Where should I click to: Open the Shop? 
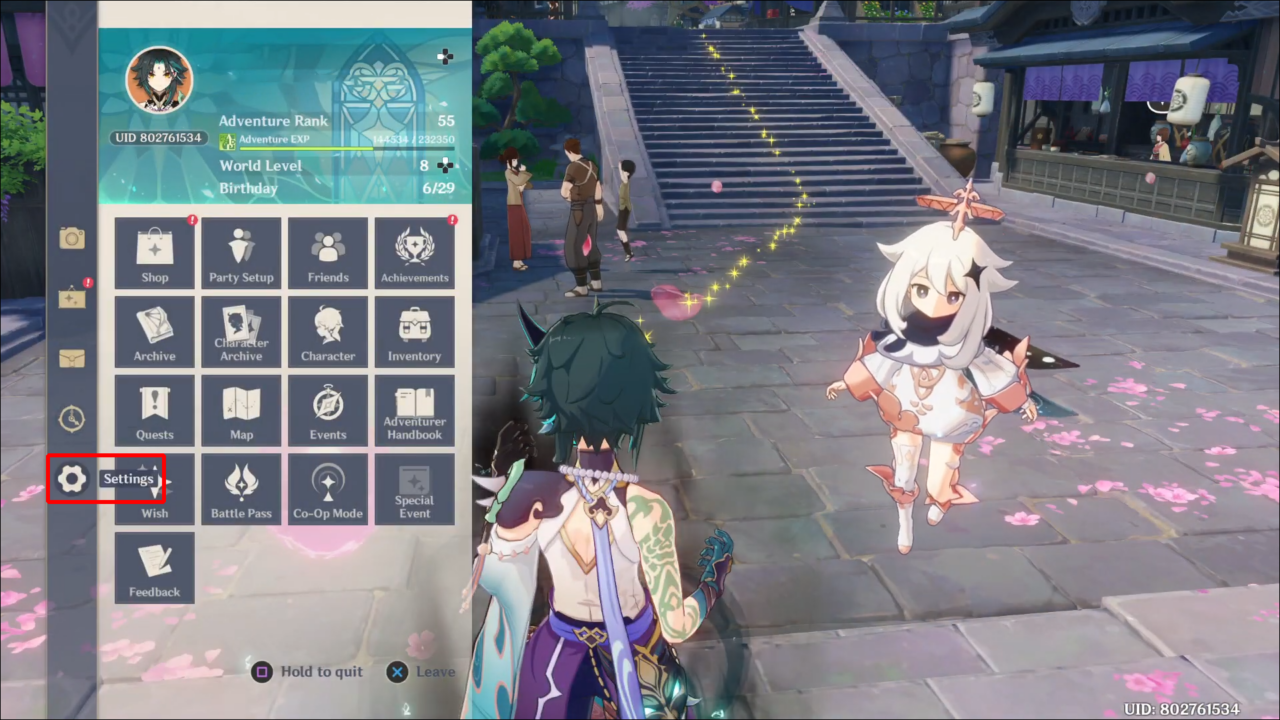point(154,252)
